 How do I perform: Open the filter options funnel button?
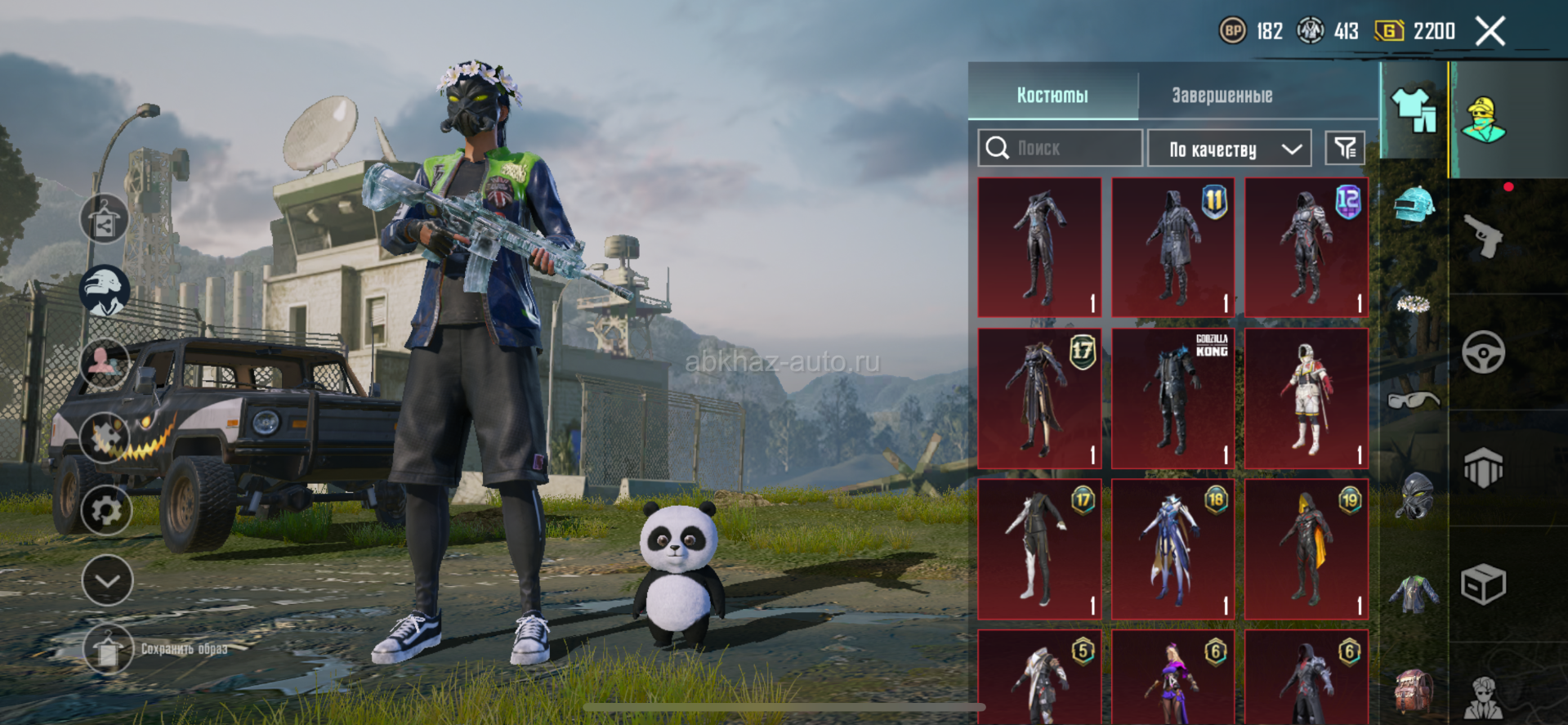tap(1345, 148)
